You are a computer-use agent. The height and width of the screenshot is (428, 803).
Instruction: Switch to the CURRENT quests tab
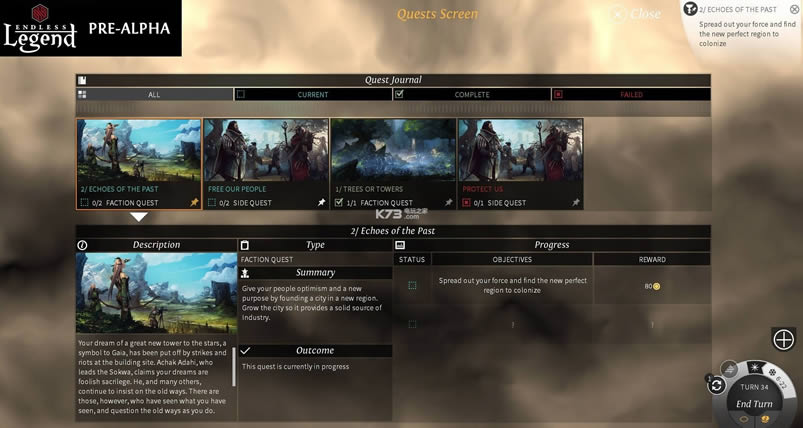pos(312,95)
